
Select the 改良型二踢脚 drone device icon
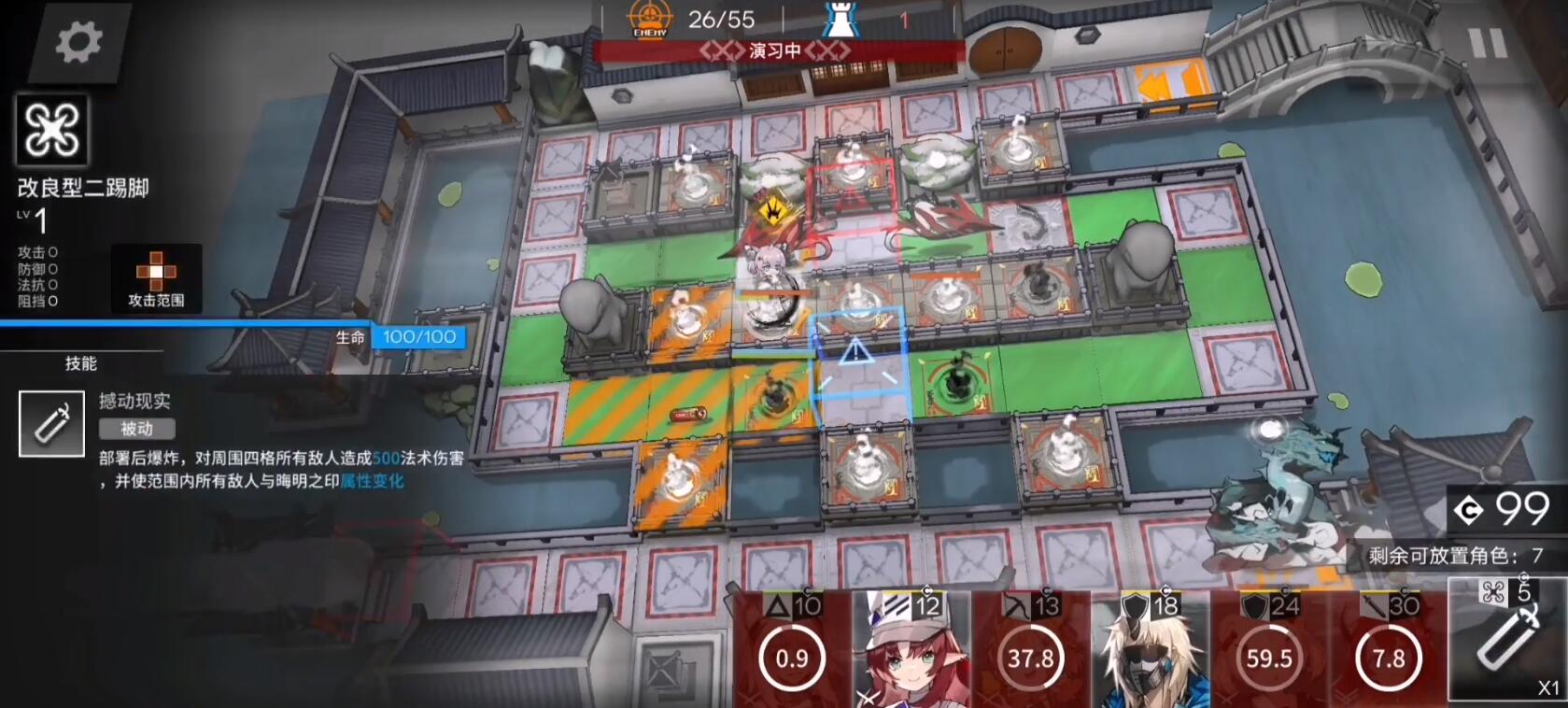(52, 131)
